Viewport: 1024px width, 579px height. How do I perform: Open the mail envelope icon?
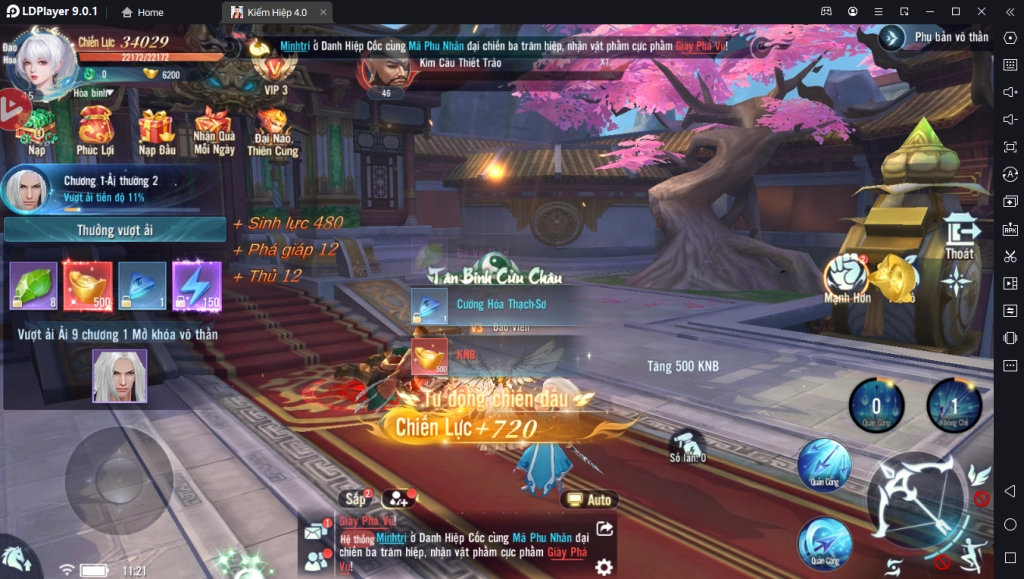click(314, 529)
